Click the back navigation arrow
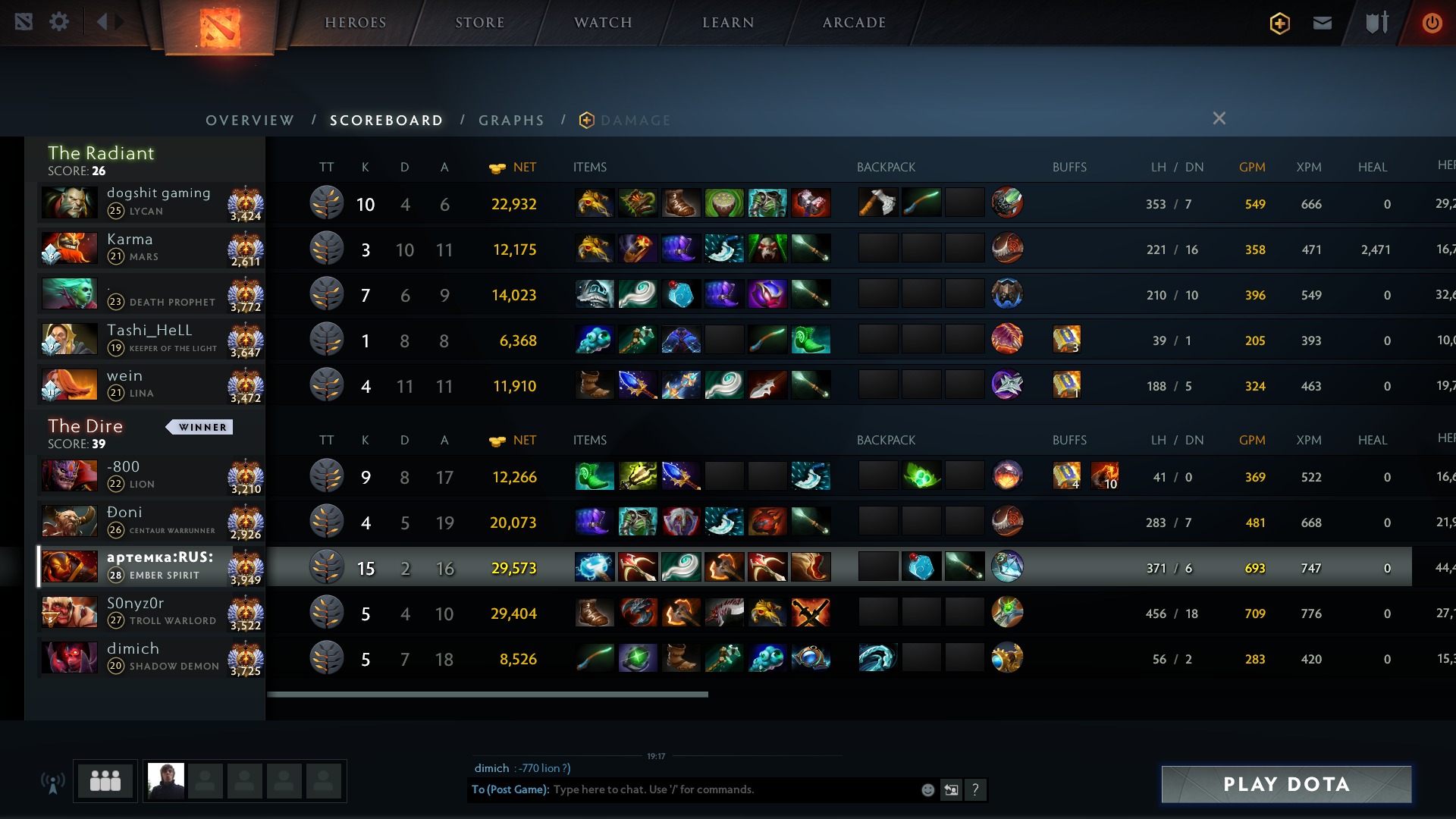The height and width of the screenshot is (819, 1456). pos(102,22)
